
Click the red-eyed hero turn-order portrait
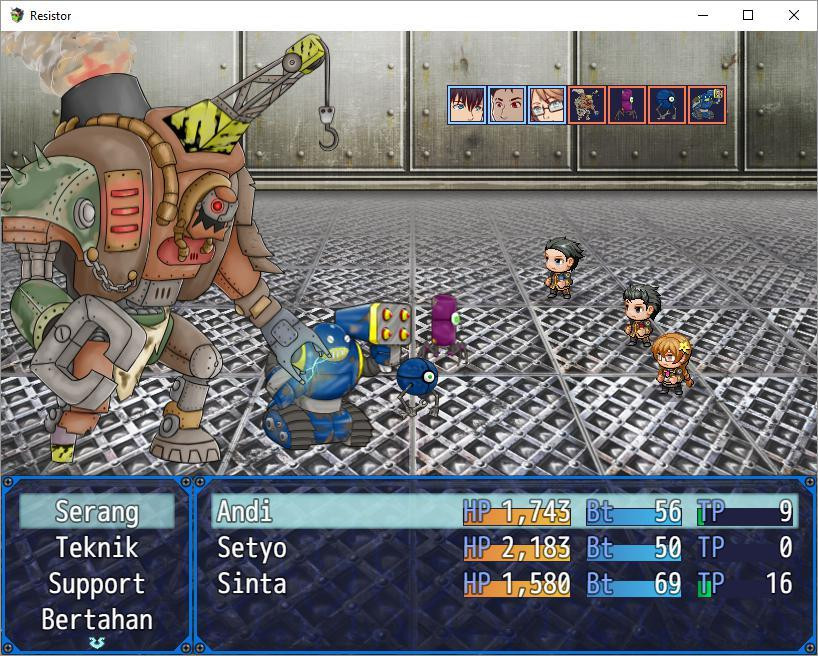pos(507,105)
